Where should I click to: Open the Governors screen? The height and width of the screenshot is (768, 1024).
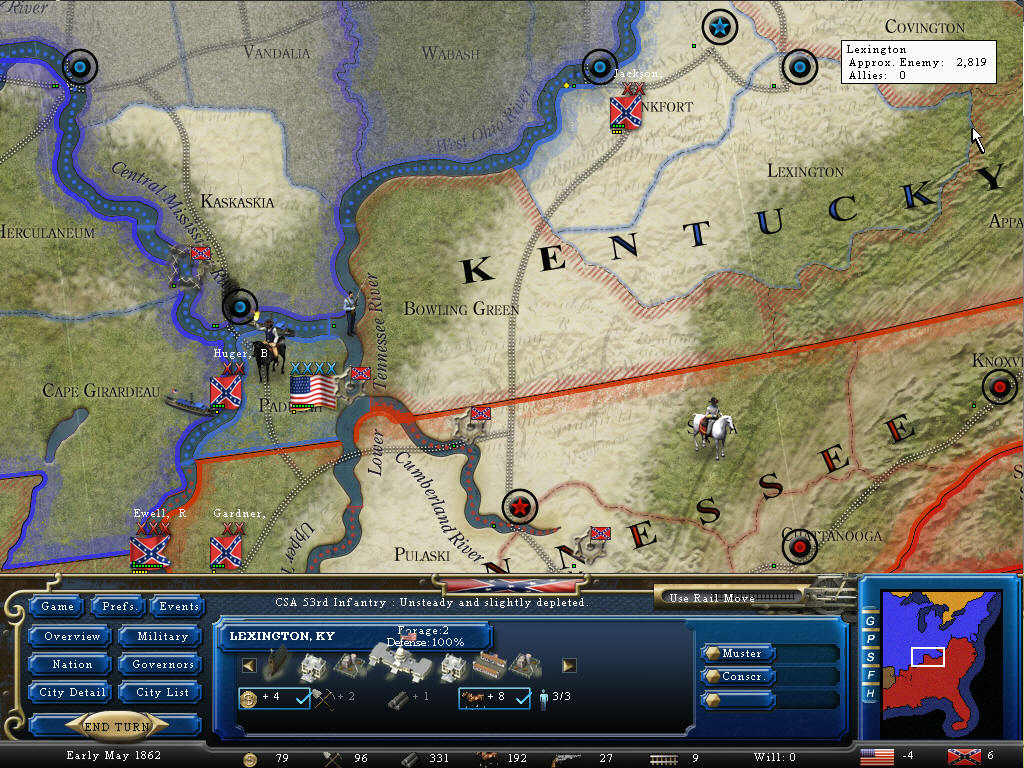[162, 664]
